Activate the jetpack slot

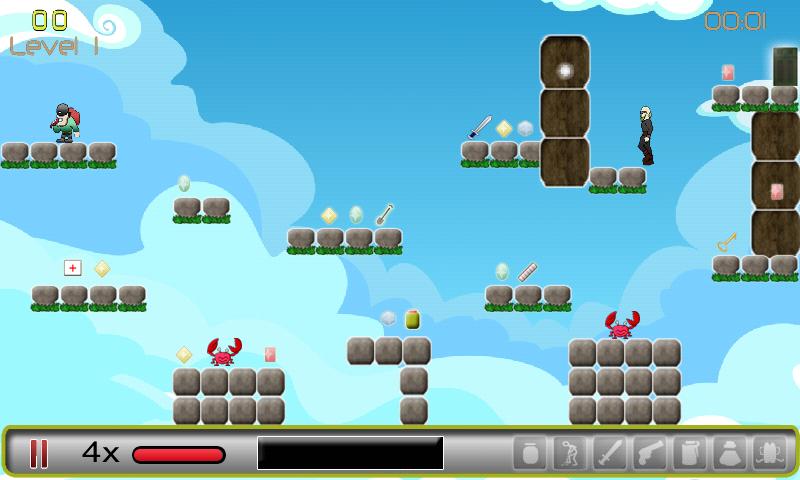[x=770, y=453]
